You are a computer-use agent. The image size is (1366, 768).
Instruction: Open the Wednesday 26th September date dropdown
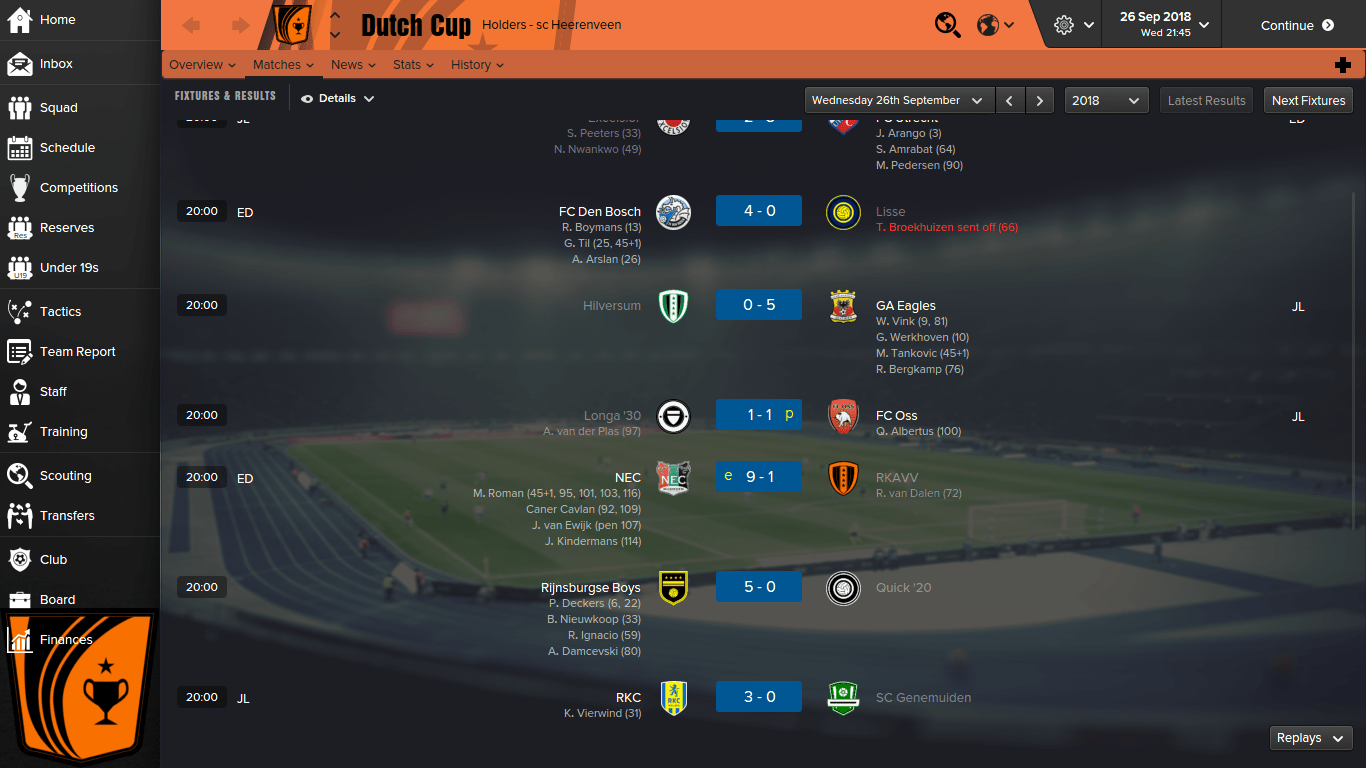click(x=897, y=100)
